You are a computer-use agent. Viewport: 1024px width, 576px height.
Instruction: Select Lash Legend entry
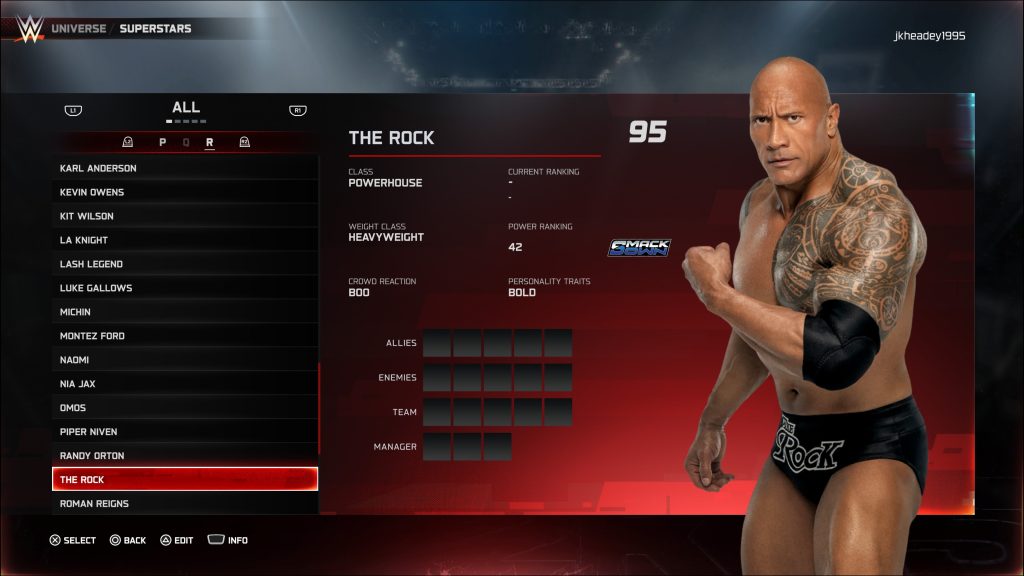click(x=185, y=264)
